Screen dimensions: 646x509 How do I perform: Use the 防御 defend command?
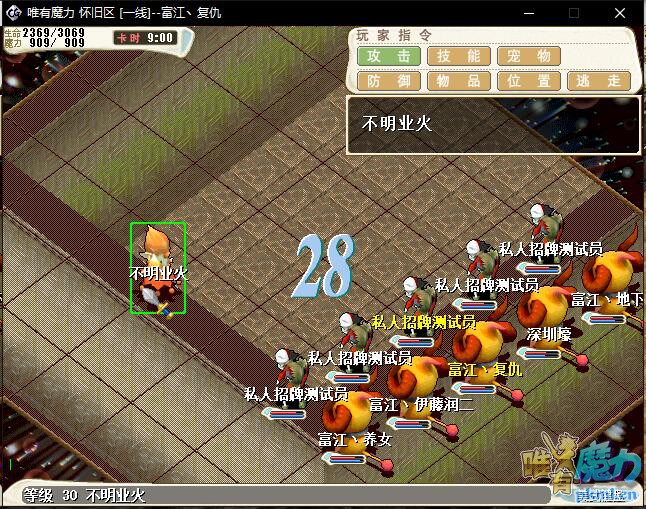(x=389, y=81)
